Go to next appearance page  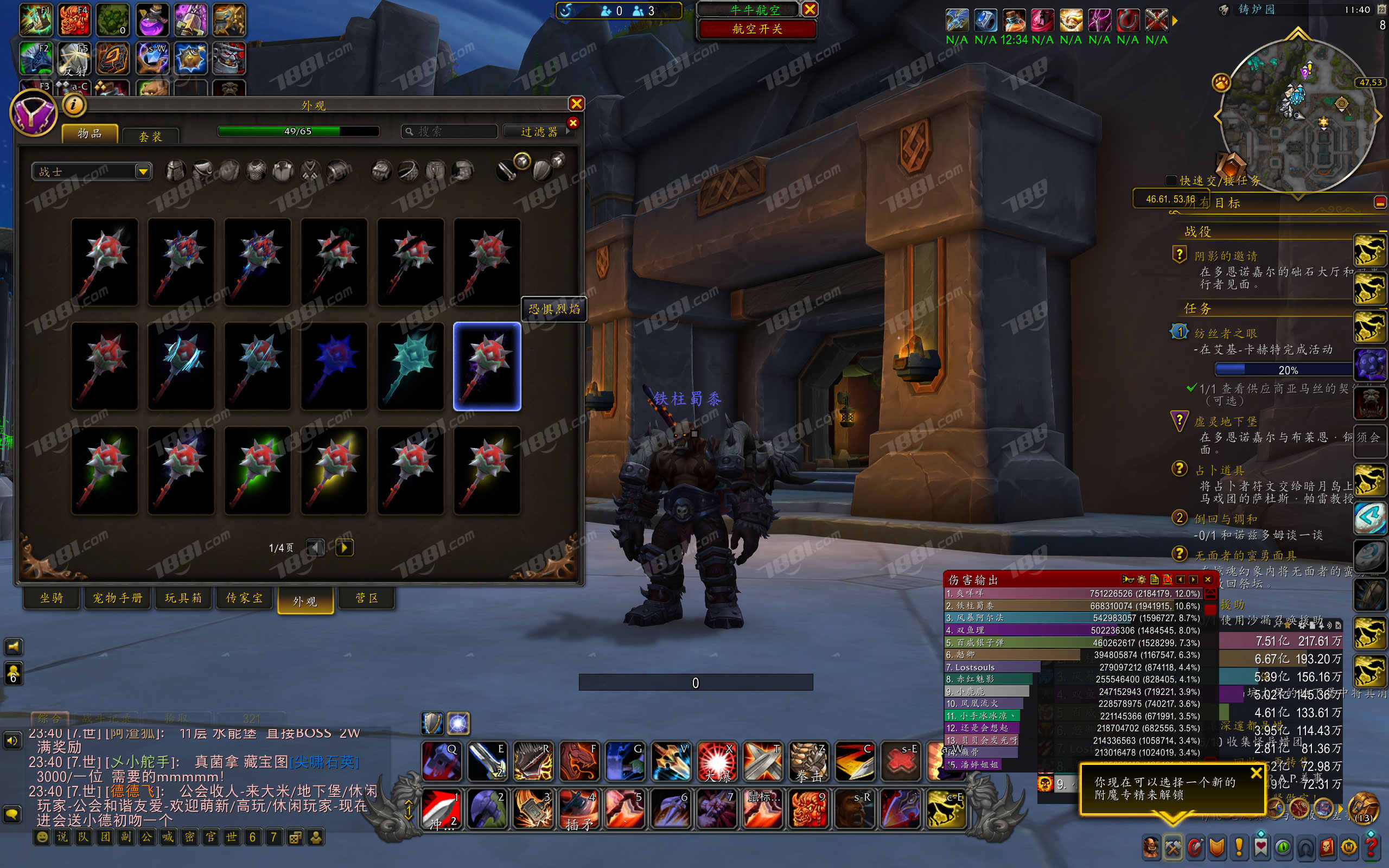pos(344,547)
